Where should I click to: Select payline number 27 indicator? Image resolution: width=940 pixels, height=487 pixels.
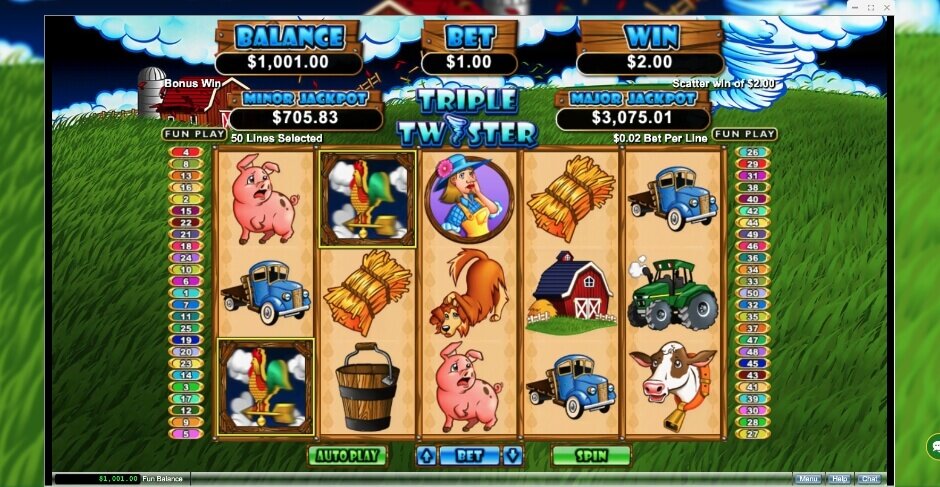[x=752, y=434]
